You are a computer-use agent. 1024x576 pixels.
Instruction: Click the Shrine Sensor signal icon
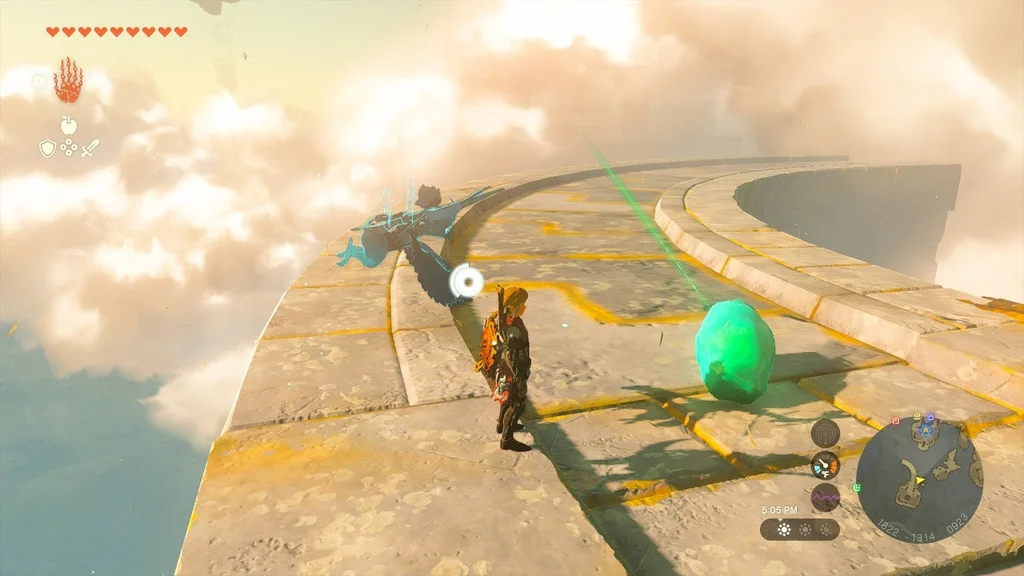[x=825, y=432]
